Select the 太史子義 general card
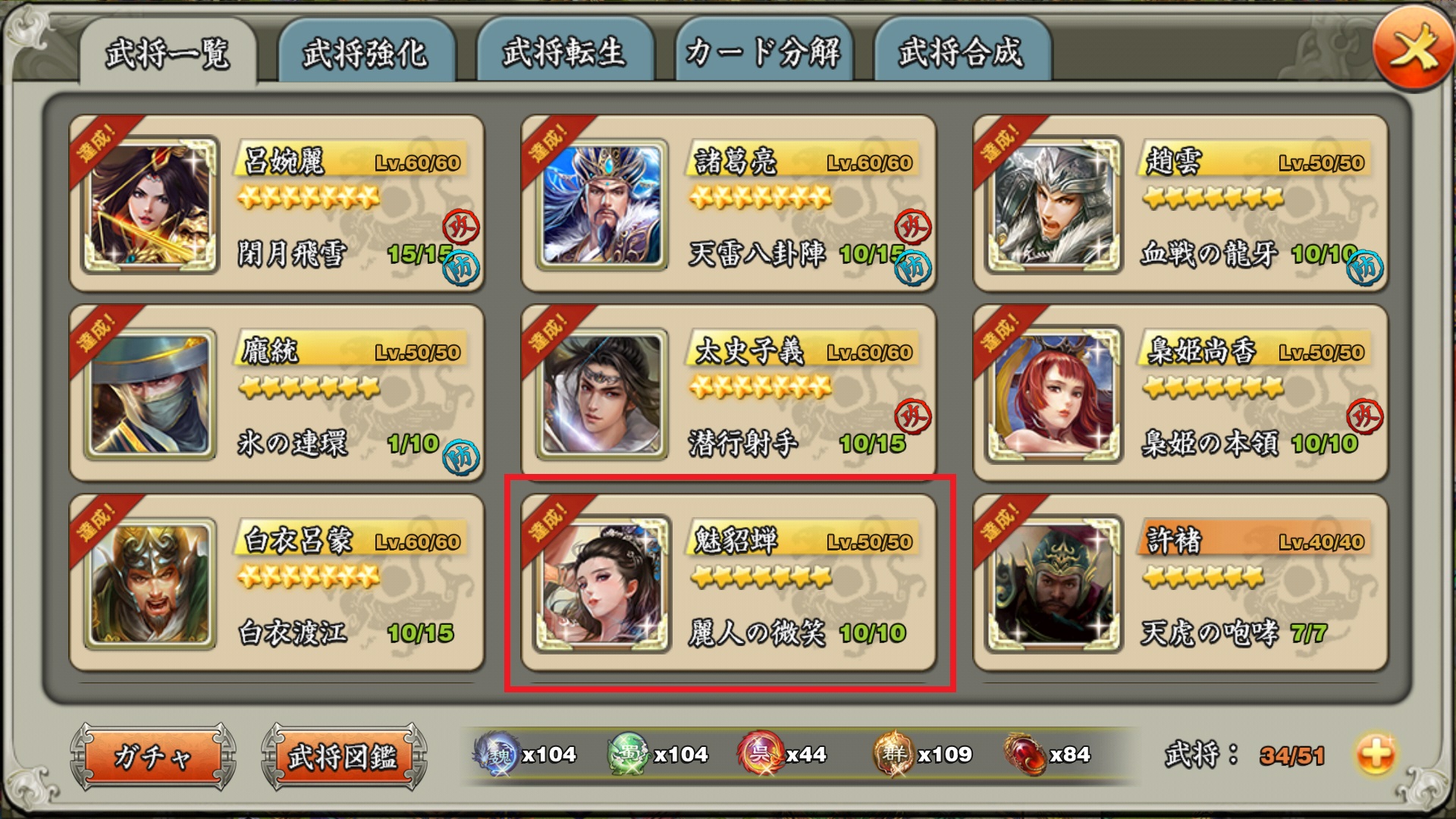This screenshot has width=1456, height=819. (728, 393)
